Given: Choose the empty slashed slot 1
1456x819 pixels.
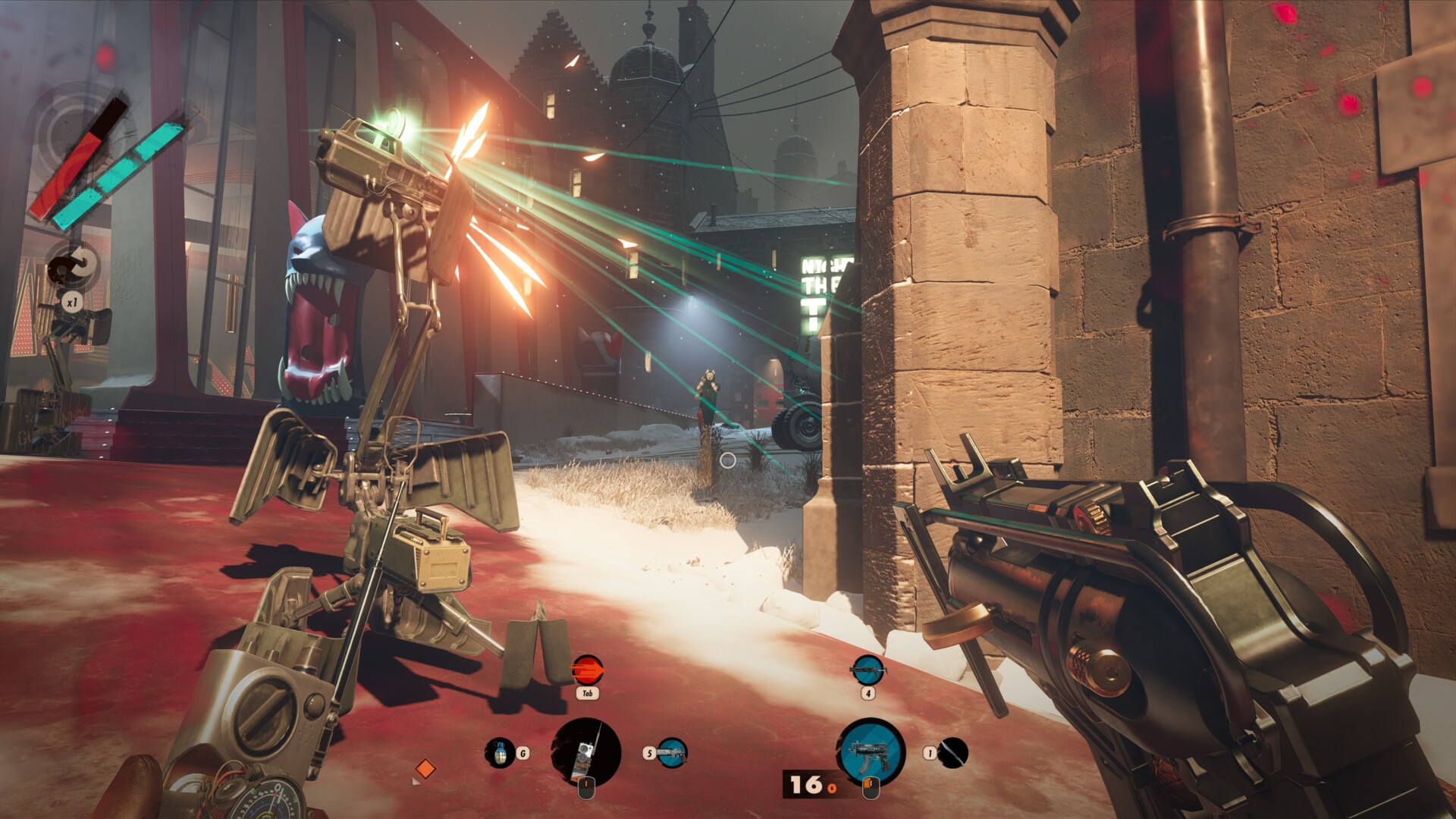Looking at the screenshot, I should pyautogui.click(x=952, y=752).
